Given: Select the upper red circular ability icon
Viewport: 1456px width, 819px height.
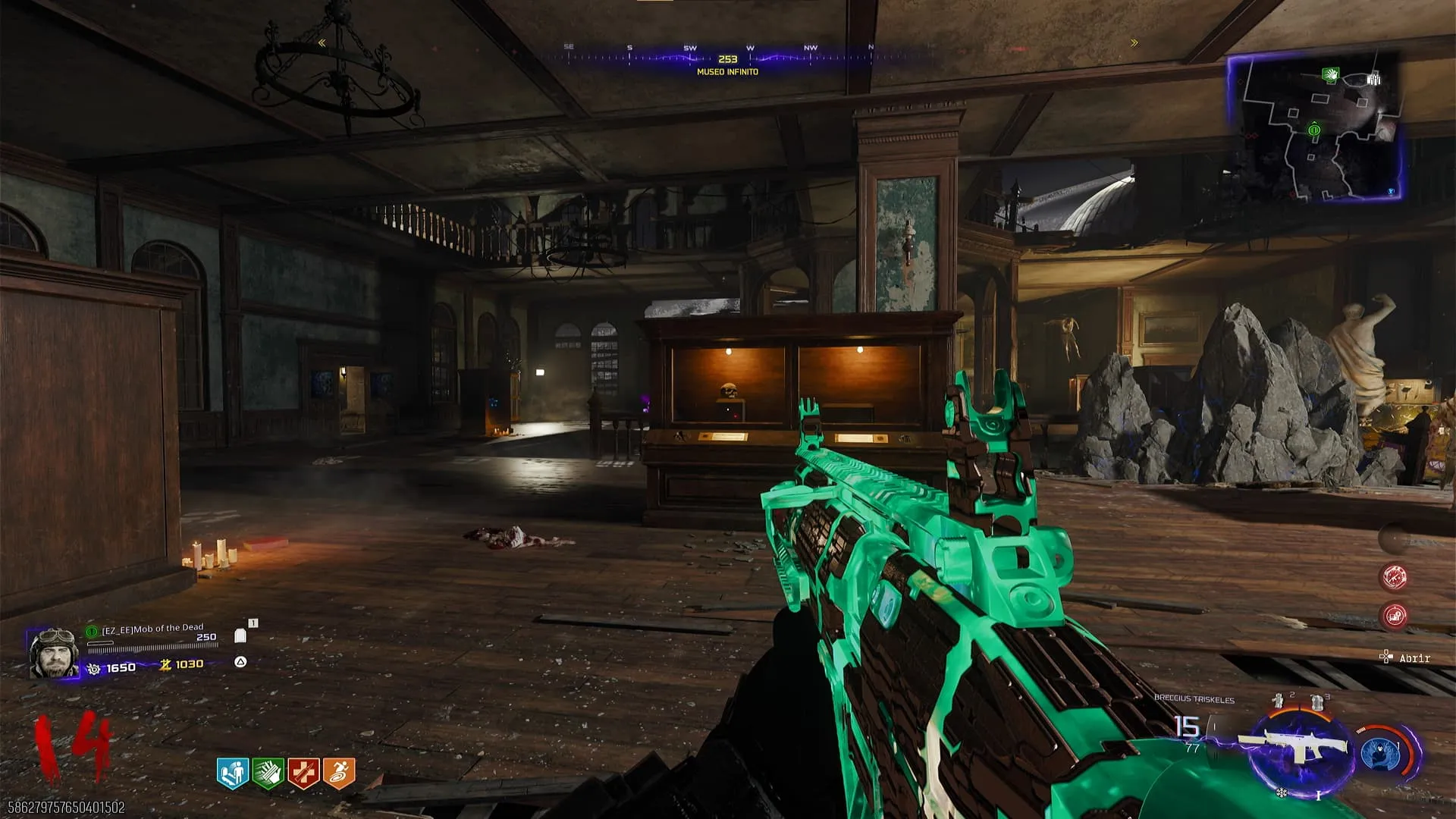Looking at the screenshot, I should (1394, 577).
